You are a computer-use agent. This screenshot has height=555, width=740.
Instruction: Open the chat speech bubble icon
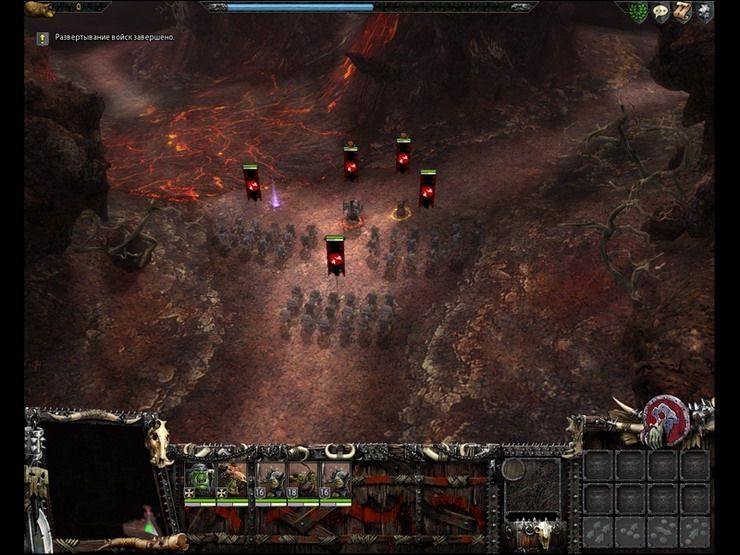click(x=661, y=13)
